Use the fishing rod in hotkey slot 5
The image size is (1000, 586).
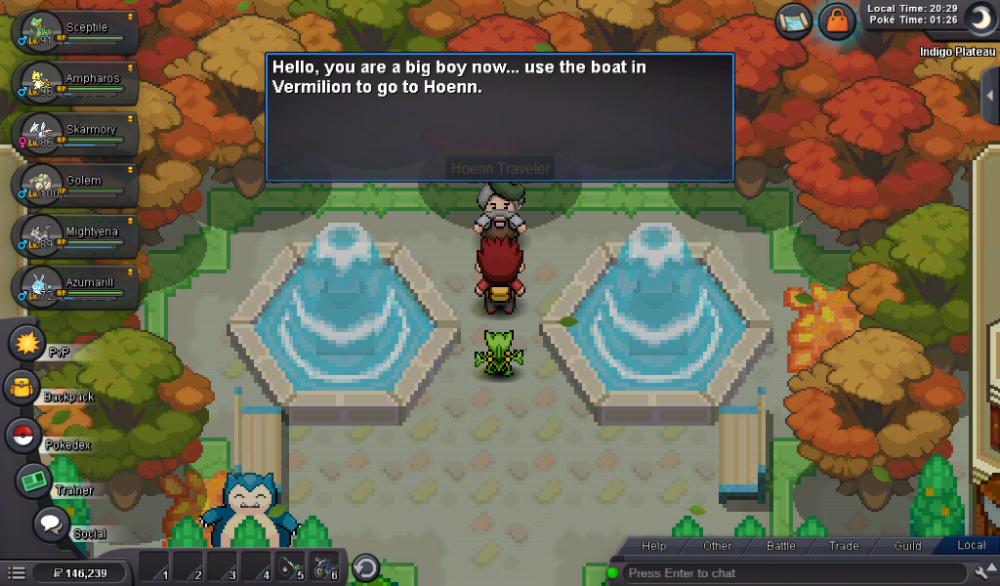click(291, 567)
